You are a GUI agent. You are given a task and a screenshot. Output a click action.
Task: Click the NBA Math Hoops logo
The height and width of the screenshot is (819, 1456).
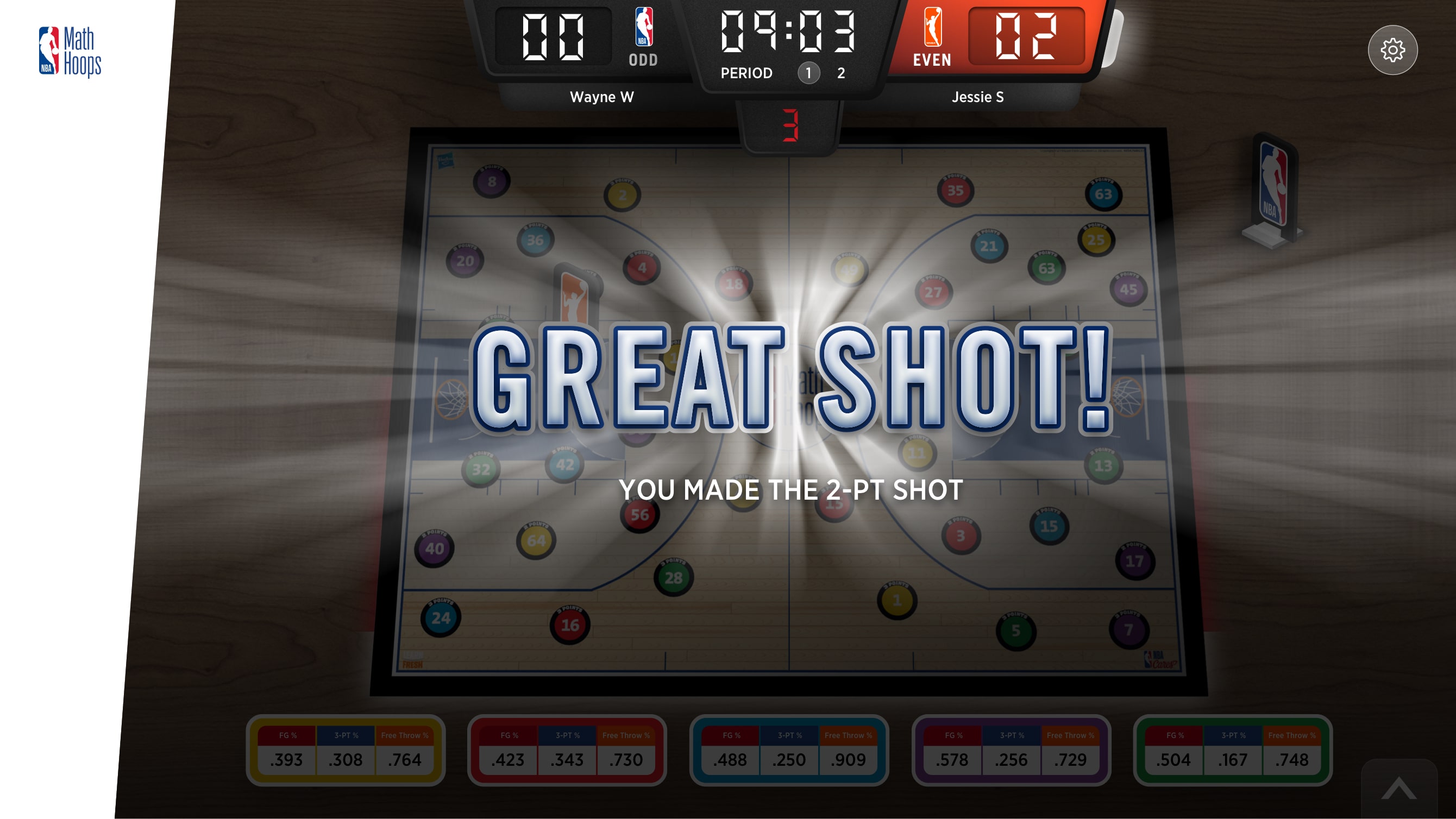pyautogui.click(x=71, y=50)
